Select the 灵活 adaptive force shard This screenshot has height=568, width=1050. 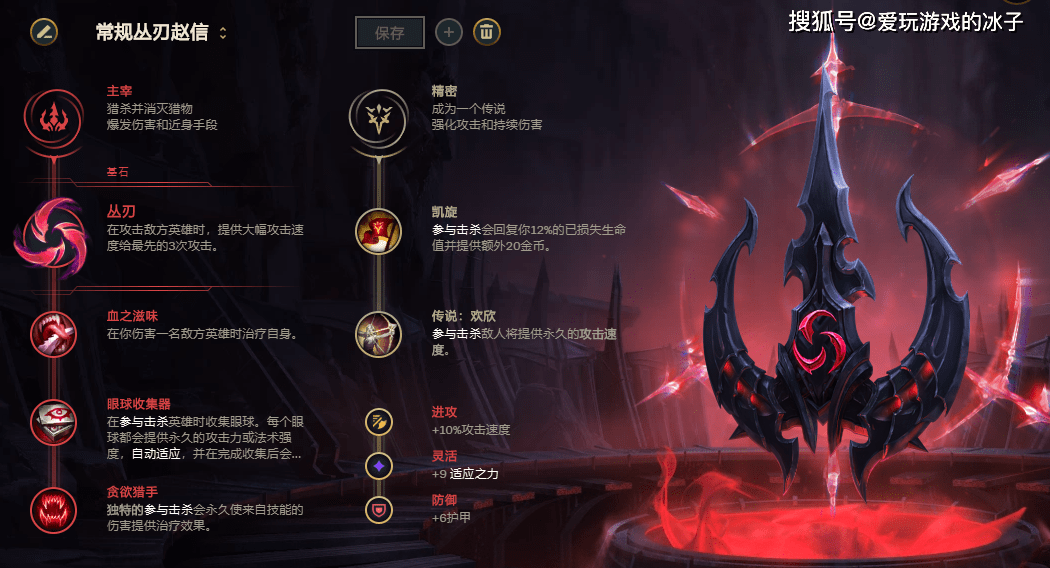[379, 465]
